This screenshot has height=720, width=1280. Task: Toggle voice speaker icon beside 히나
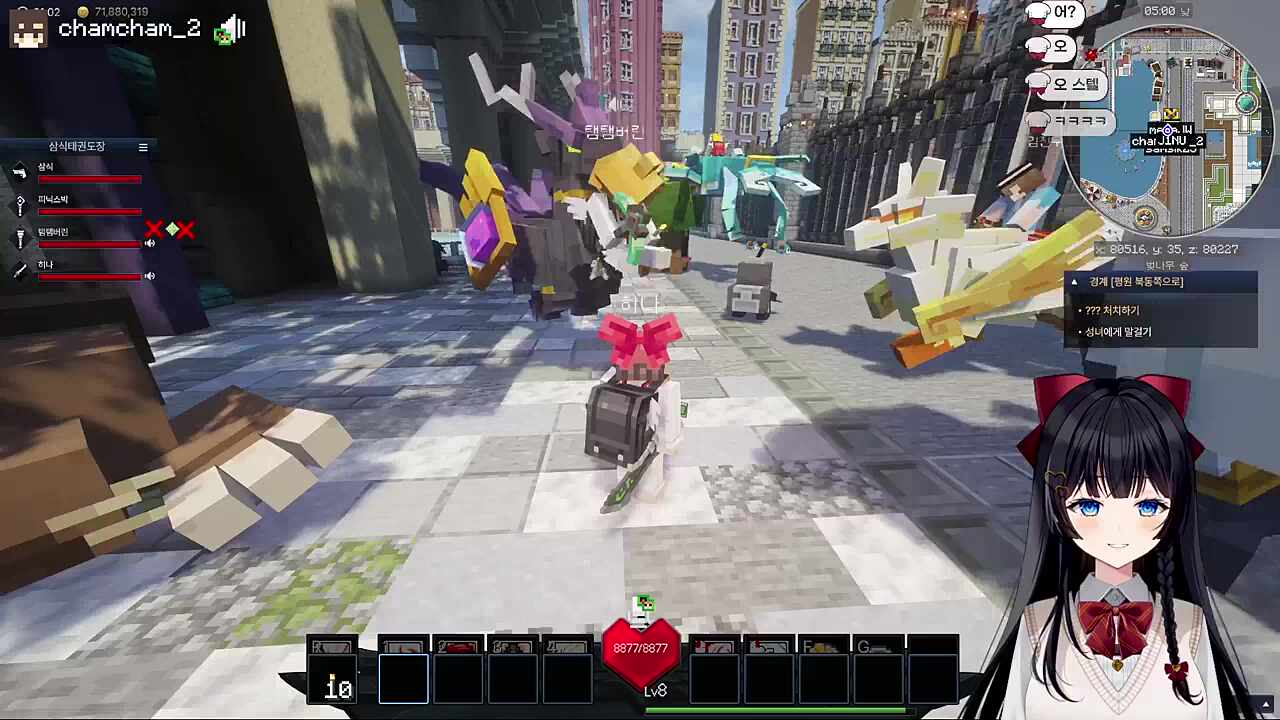(150, 276)
